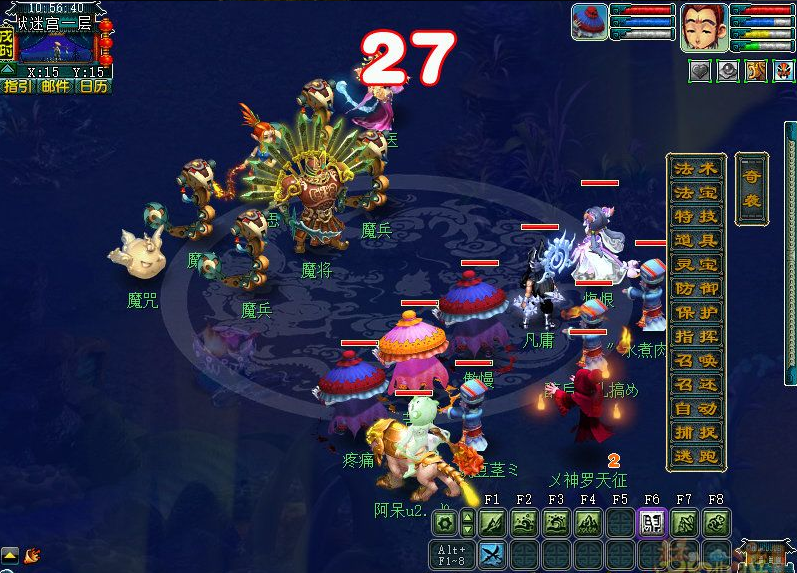Choose the 防御 defend command
The height and width of the screenshot is (573, 797).
coord(697,288)
